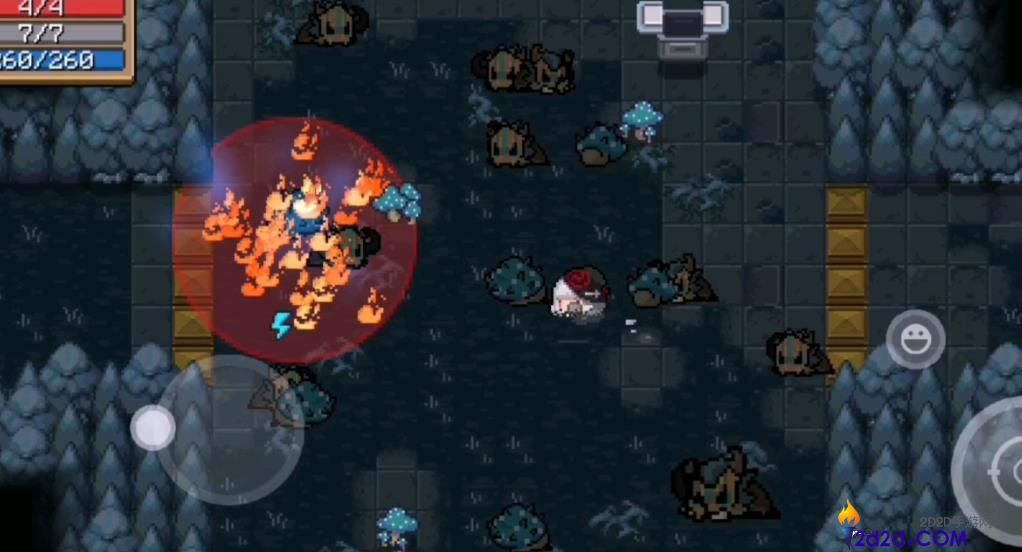
Task: Tap the virtual joystick thumb knob
Action: coord(153,428)
